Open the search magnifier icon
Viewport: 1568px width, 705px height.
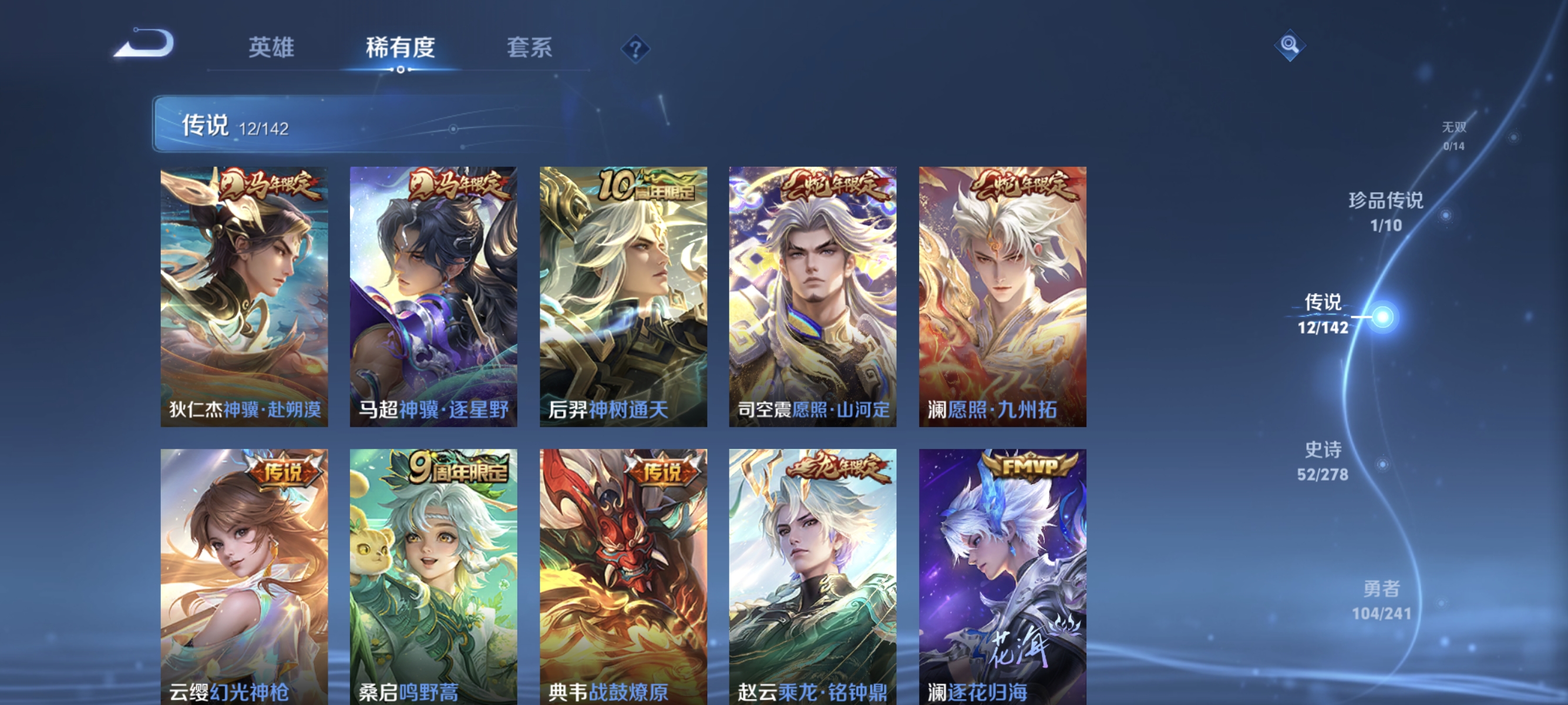click(x=1290, y=44)
